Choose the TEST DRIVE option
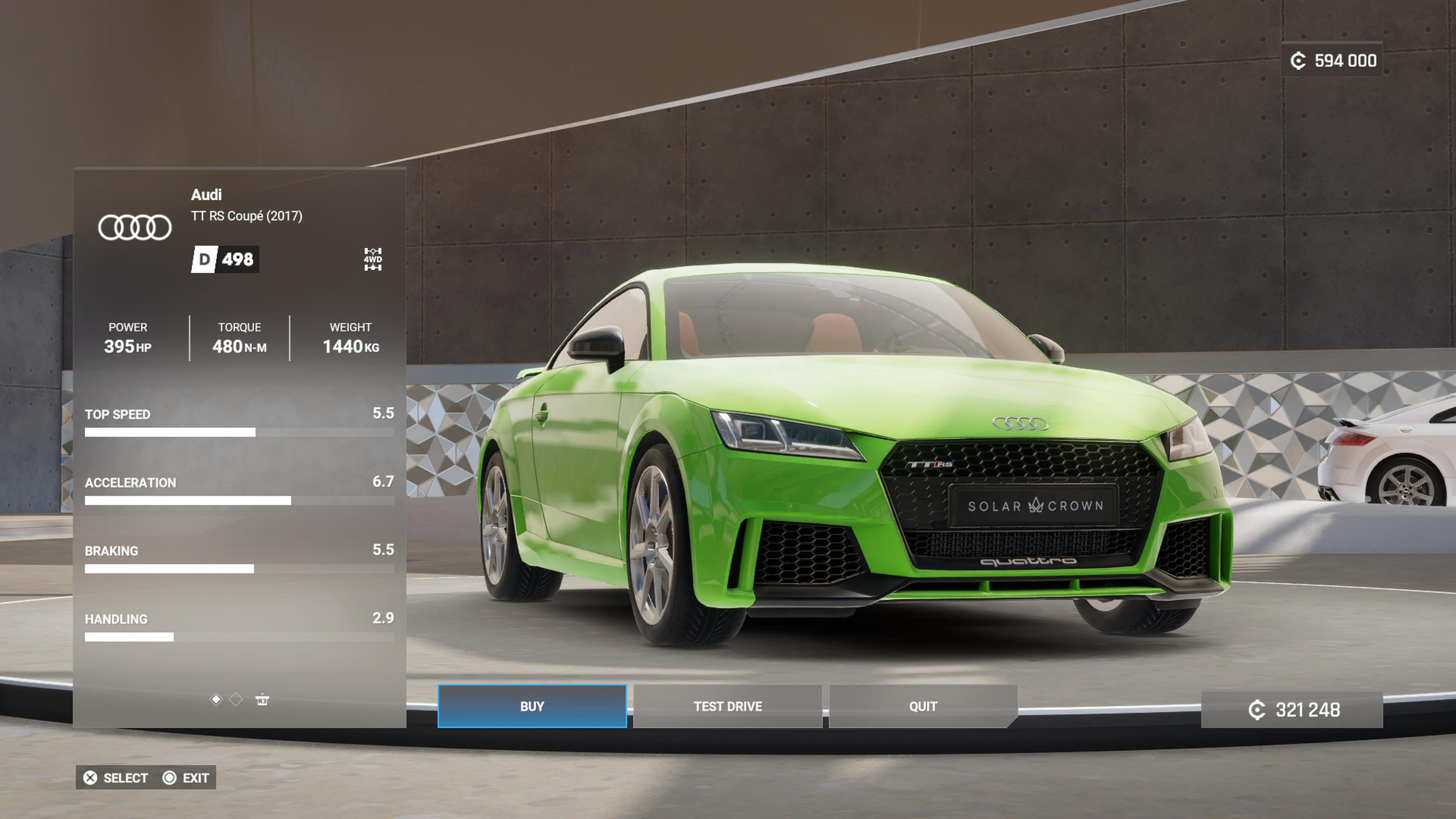Image resolution: width=1456 pixels, height=819 pixels. [x=728, y=706]
